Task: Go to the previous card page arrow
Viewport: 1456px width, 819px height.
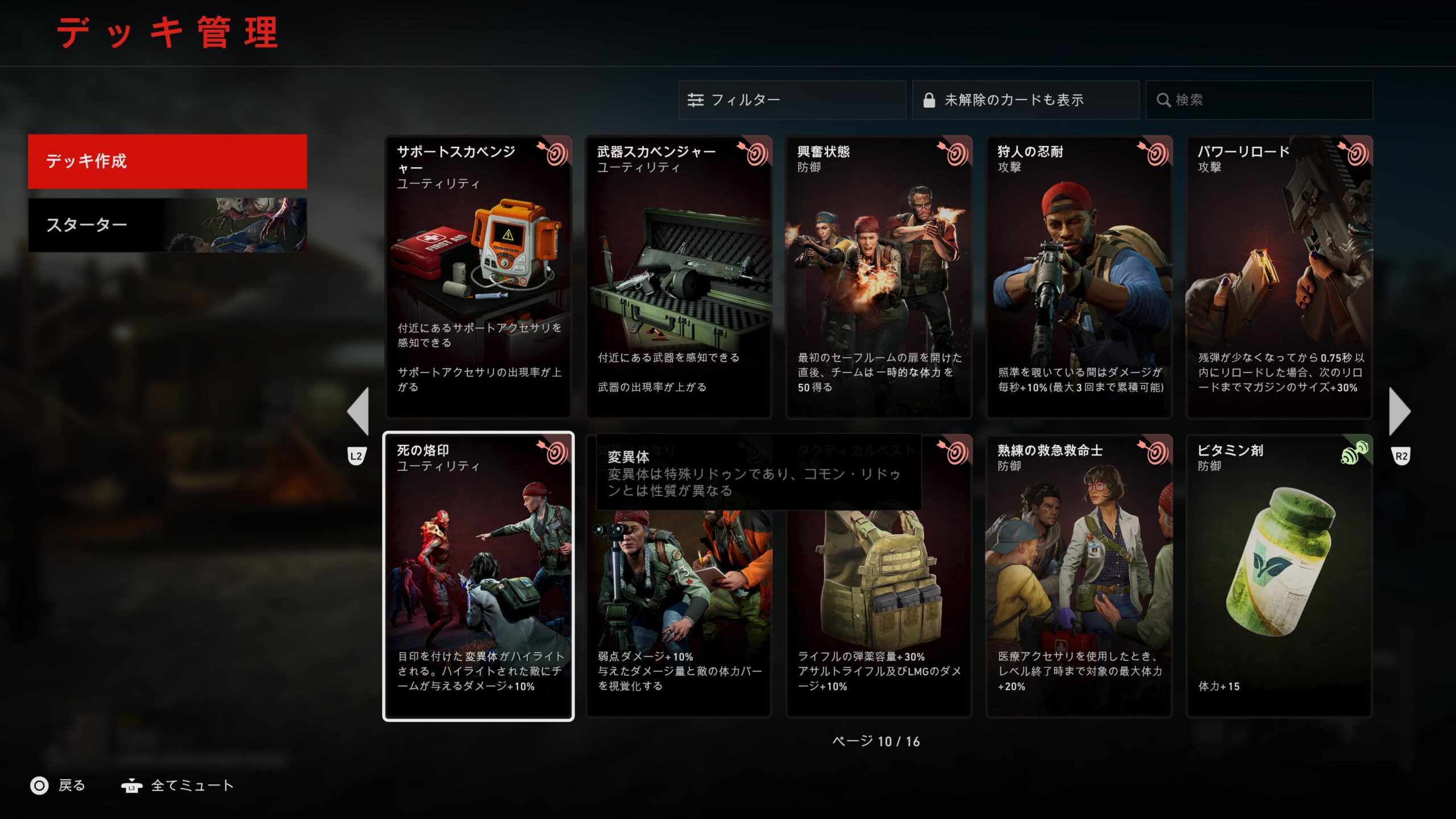Action: pyautogui.click(x=358, y=411)
